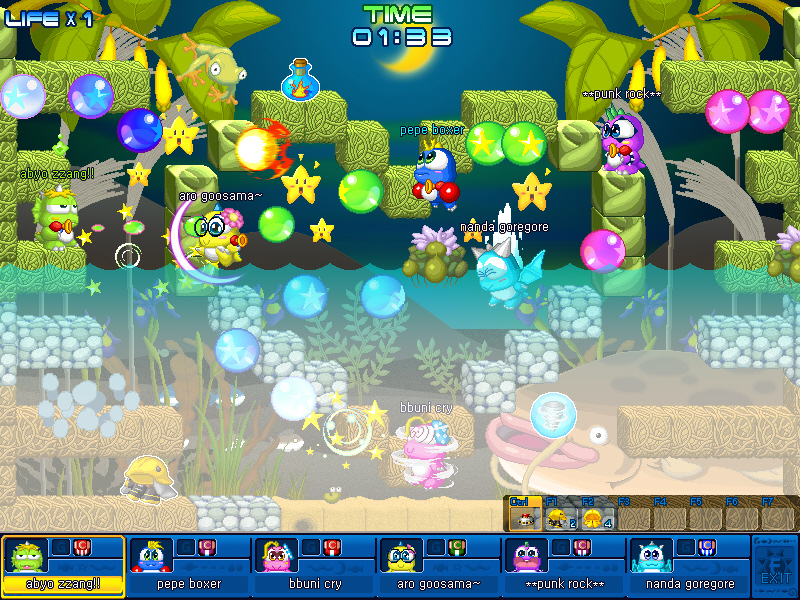Use the F1 yellow helmet item
The height and width of the screenshot is (600, 800).
point(556,518)
